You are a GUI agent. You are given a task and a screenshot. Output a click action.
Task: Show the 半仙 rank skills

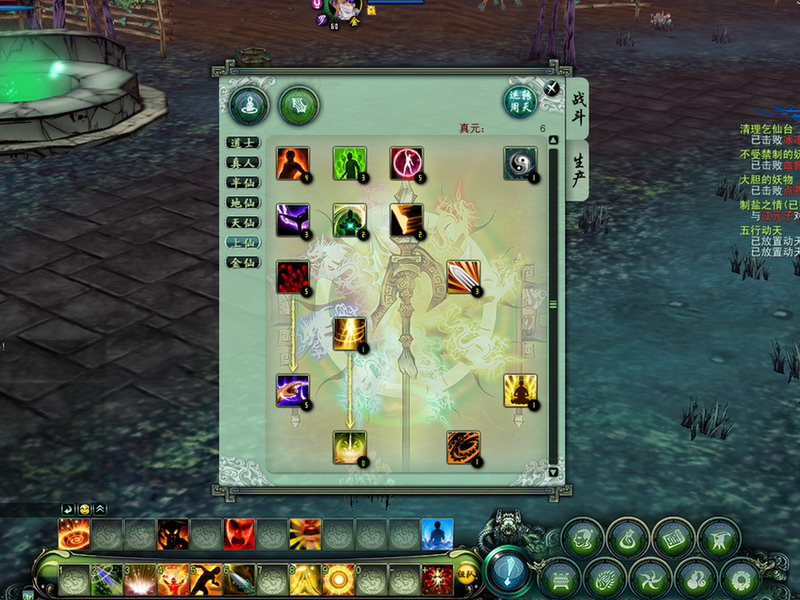click(243, 183)
